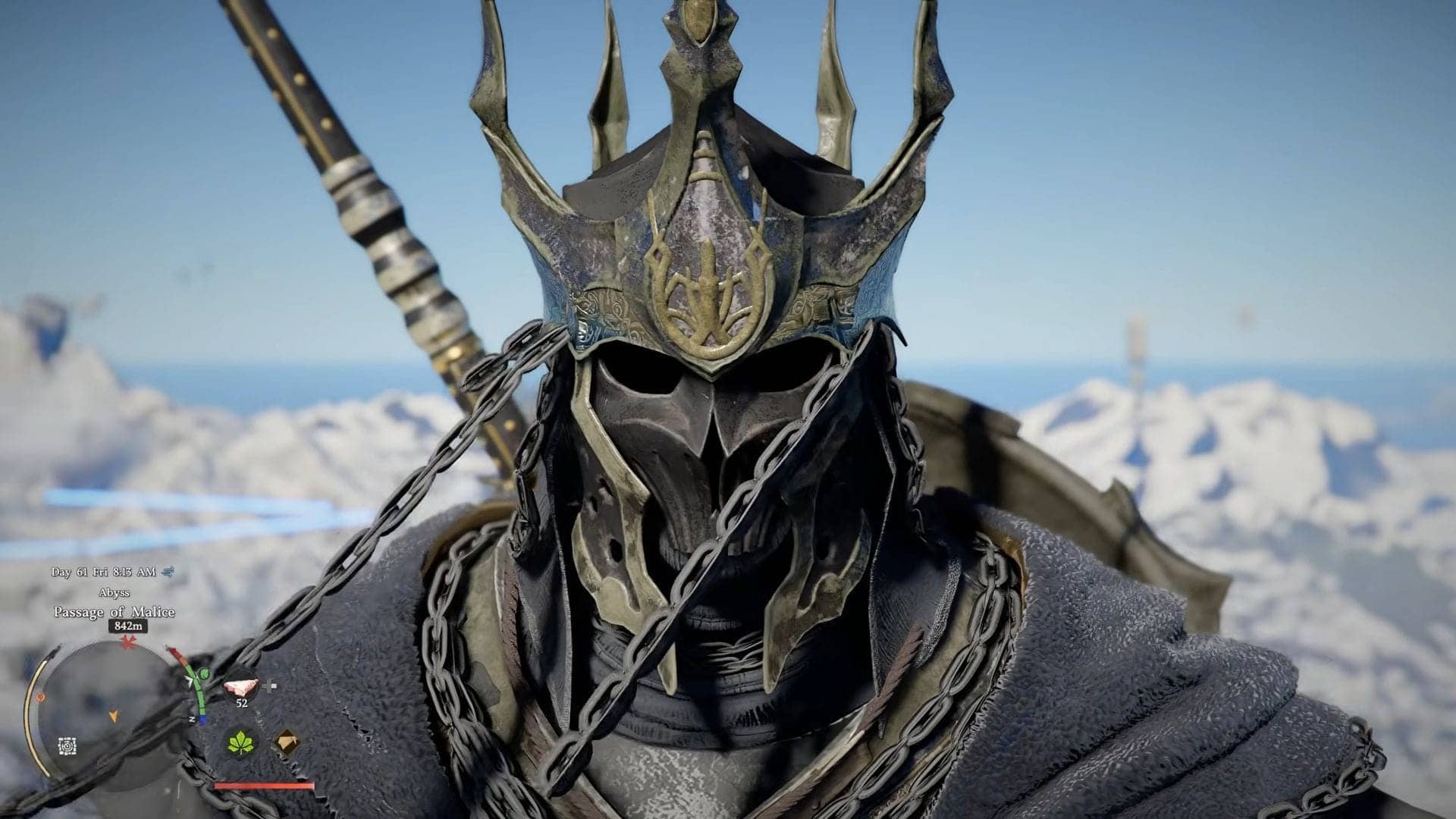
Task: Click the orange enemy dot on the minimap edge
Action: click(40, 698)
